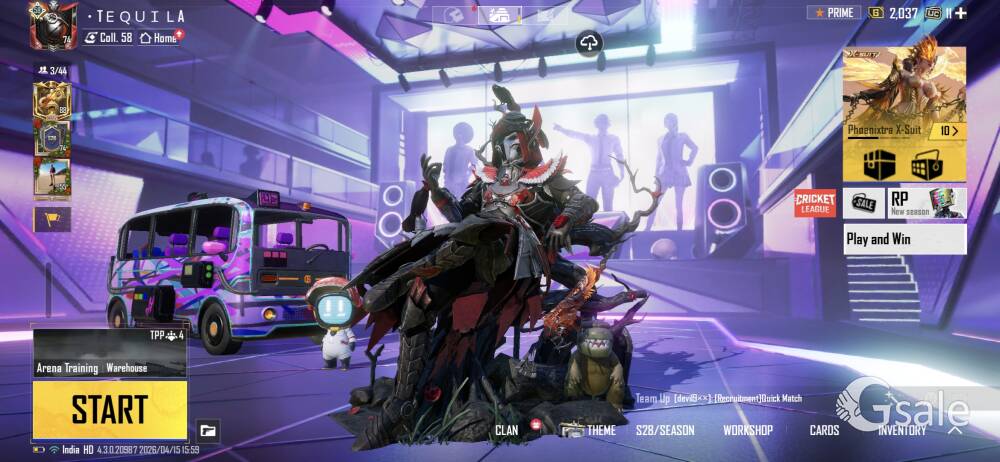Go to the THEME section
The width and height of the screenshot is (1000, 462).
(600, 430)
